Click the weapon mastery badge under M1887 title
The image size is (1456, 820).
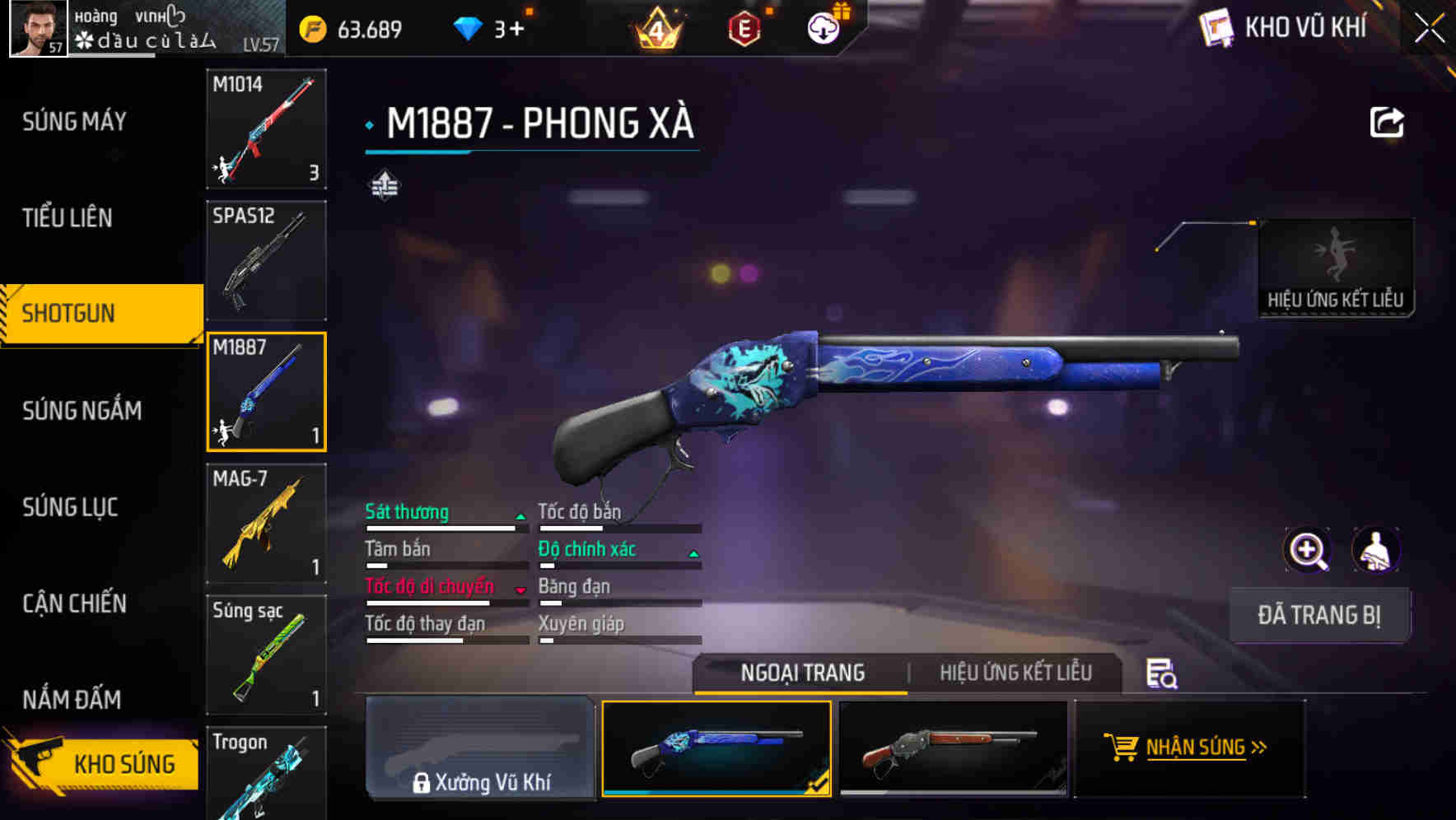tap(384, 186)
